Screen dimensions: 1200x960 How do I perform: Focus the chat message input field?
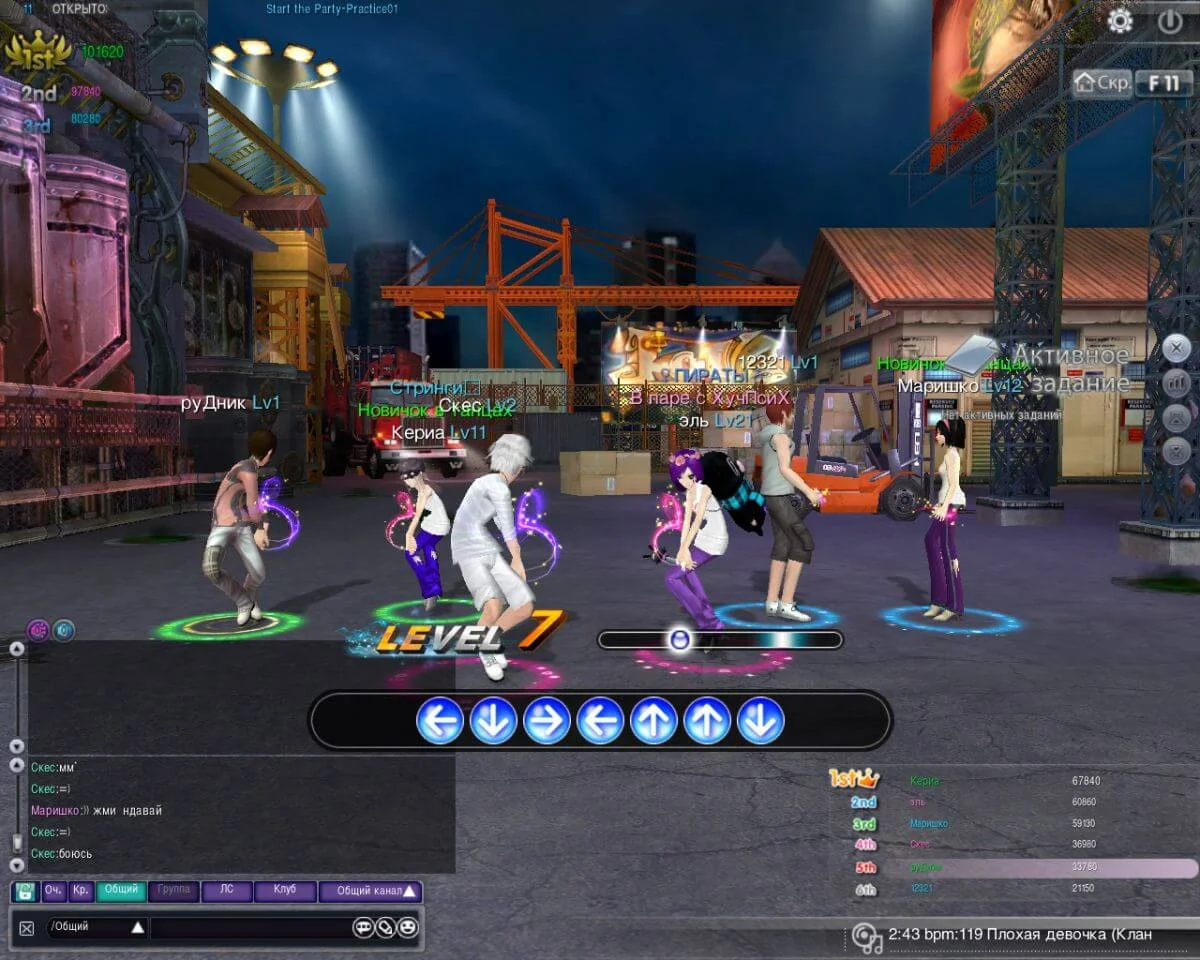(x=250, y=927)
